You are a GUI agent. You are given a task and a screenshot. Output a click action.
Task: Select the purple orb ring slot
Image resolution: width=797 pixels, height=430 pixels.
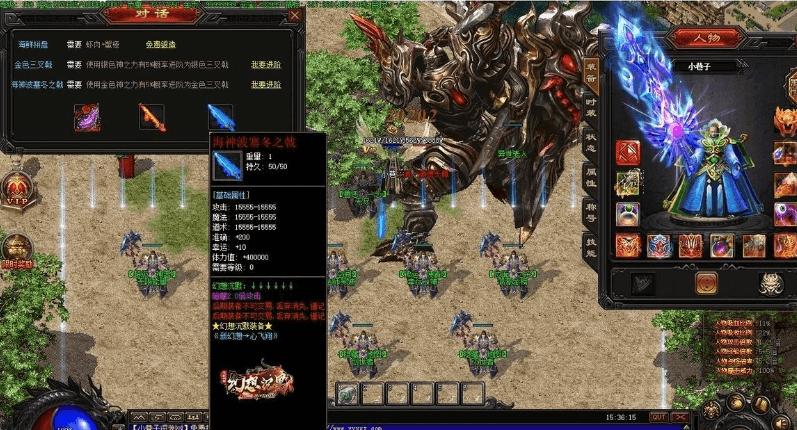pos(628,213)
